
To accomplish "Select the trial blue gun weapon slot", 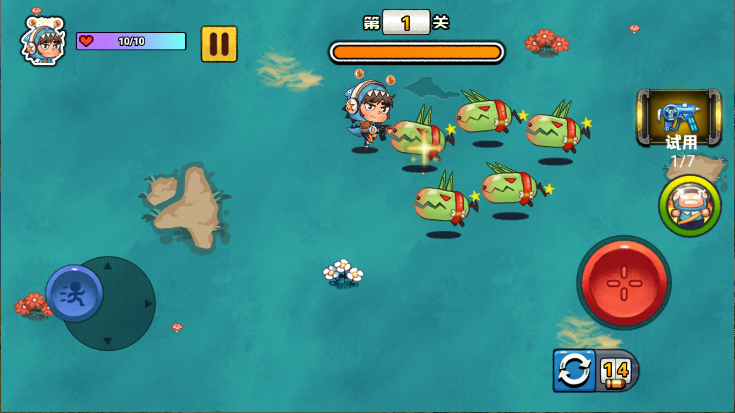I will (x=679, y=116).
